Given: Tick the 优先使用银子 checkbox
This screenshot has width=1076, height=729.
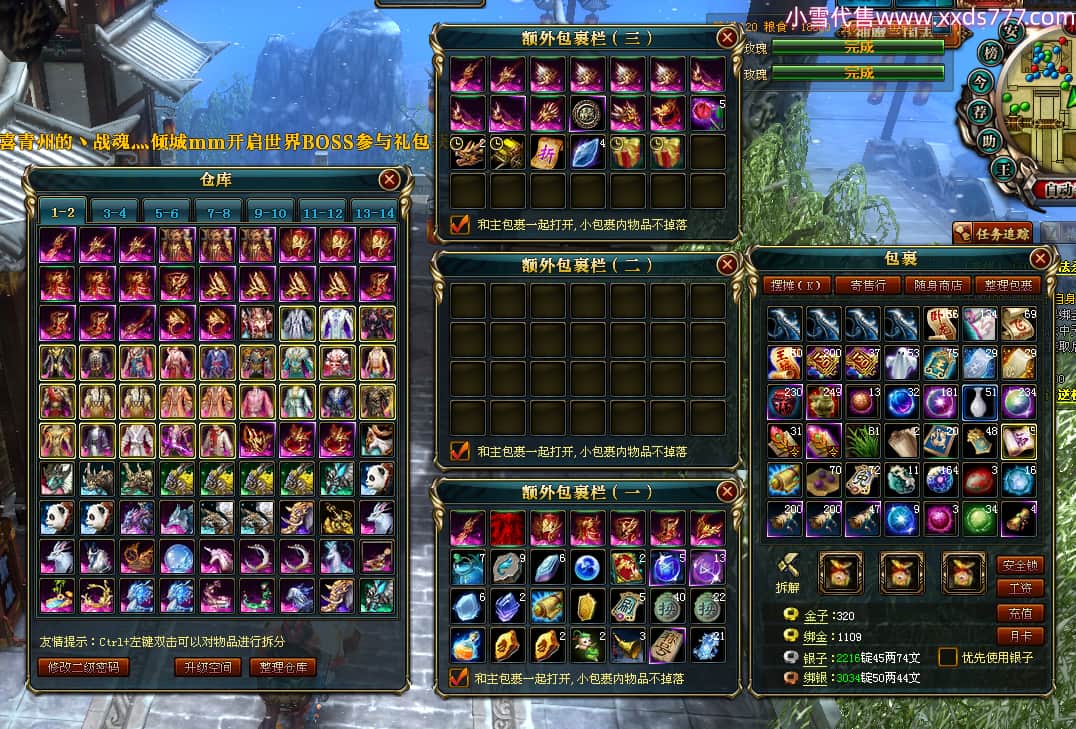Looking at the screenshot, I should tap(947, 657).
